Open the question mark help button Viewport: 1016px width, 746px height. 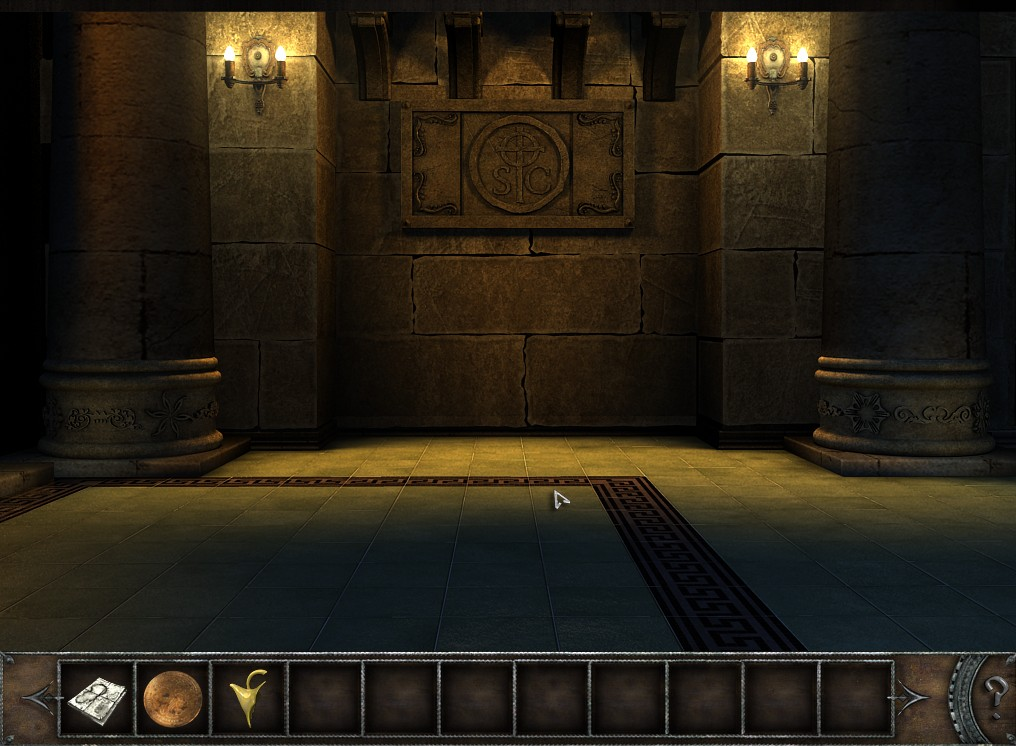[x=993, y=691]
